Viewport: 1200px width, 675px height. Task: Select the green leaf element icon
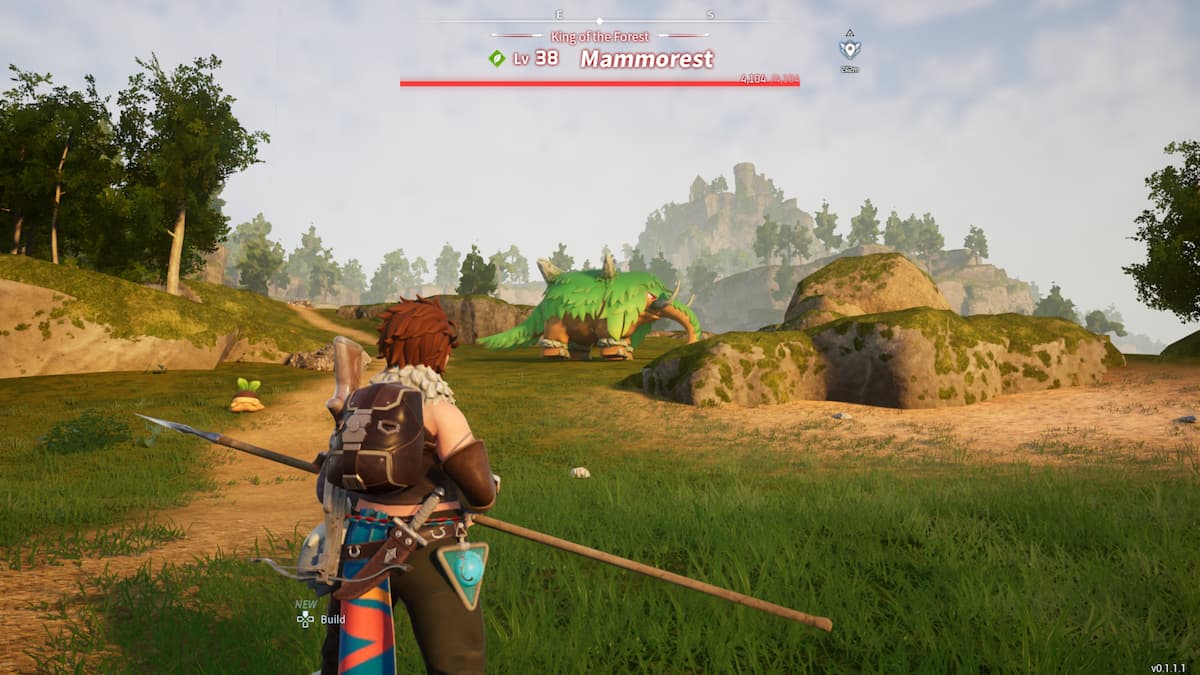496,59
